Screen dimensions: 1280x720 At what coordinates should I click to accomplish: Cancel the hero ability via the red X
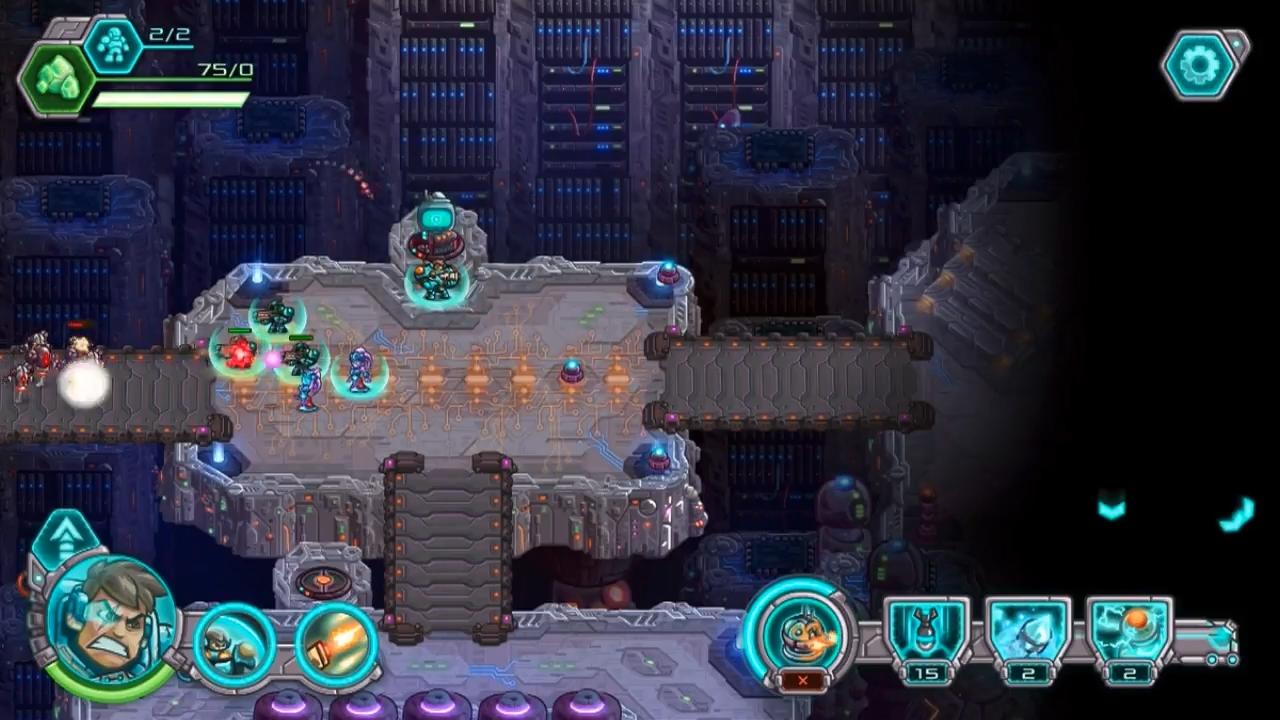click(x=803, y=680)
